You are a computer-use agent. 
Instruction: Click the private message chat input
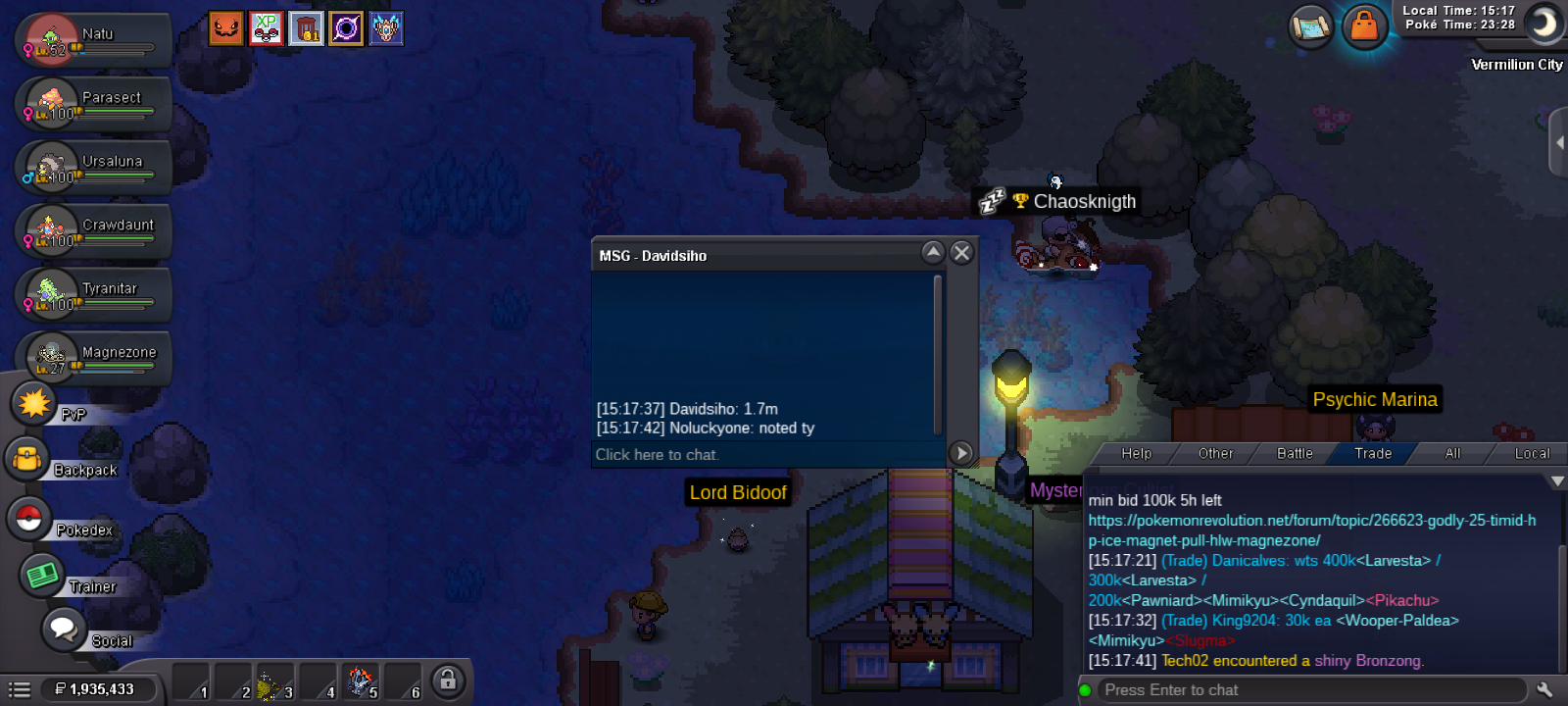coord(764,455)
